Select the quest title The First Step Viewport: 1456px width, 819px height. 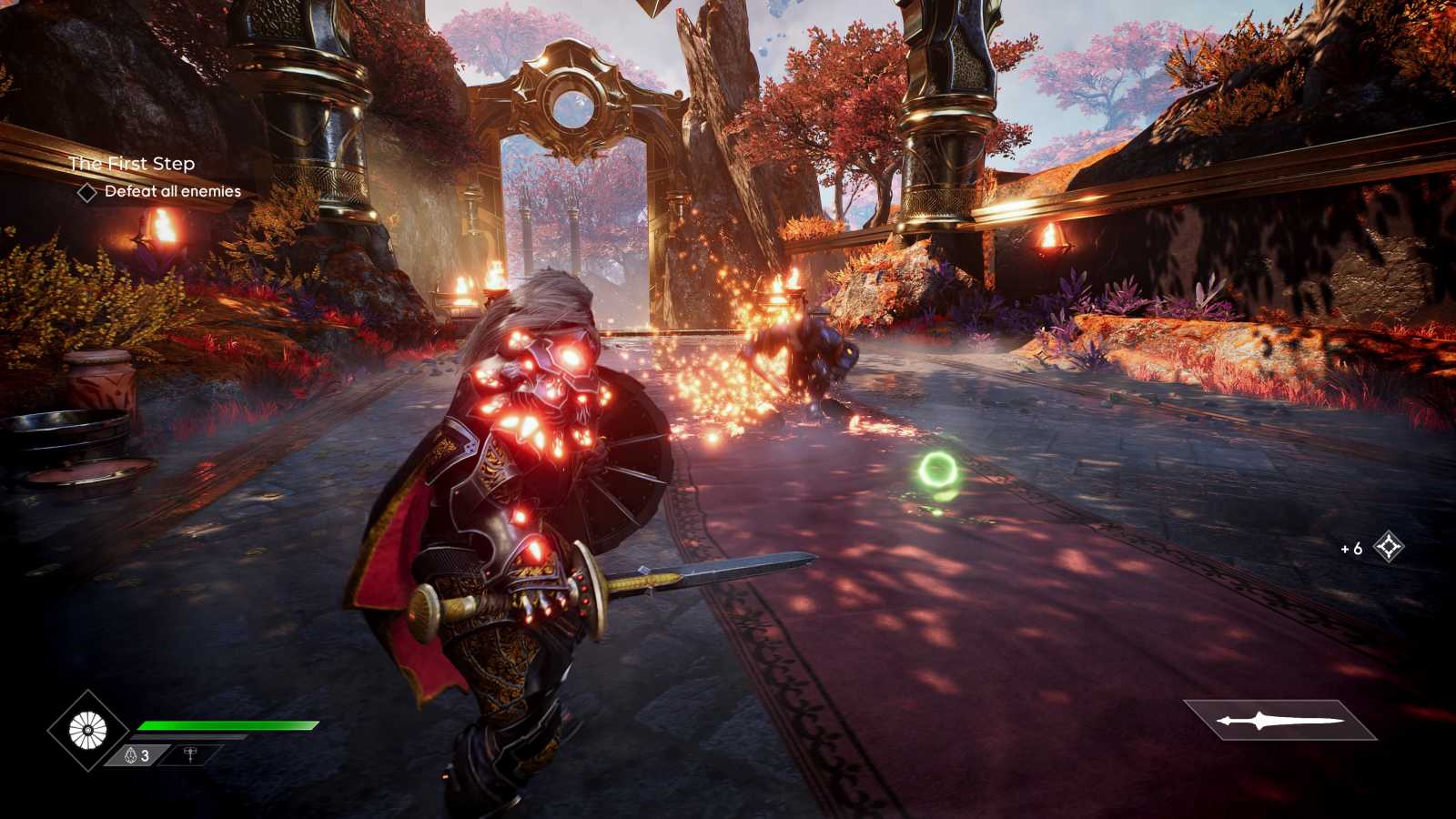133,165
